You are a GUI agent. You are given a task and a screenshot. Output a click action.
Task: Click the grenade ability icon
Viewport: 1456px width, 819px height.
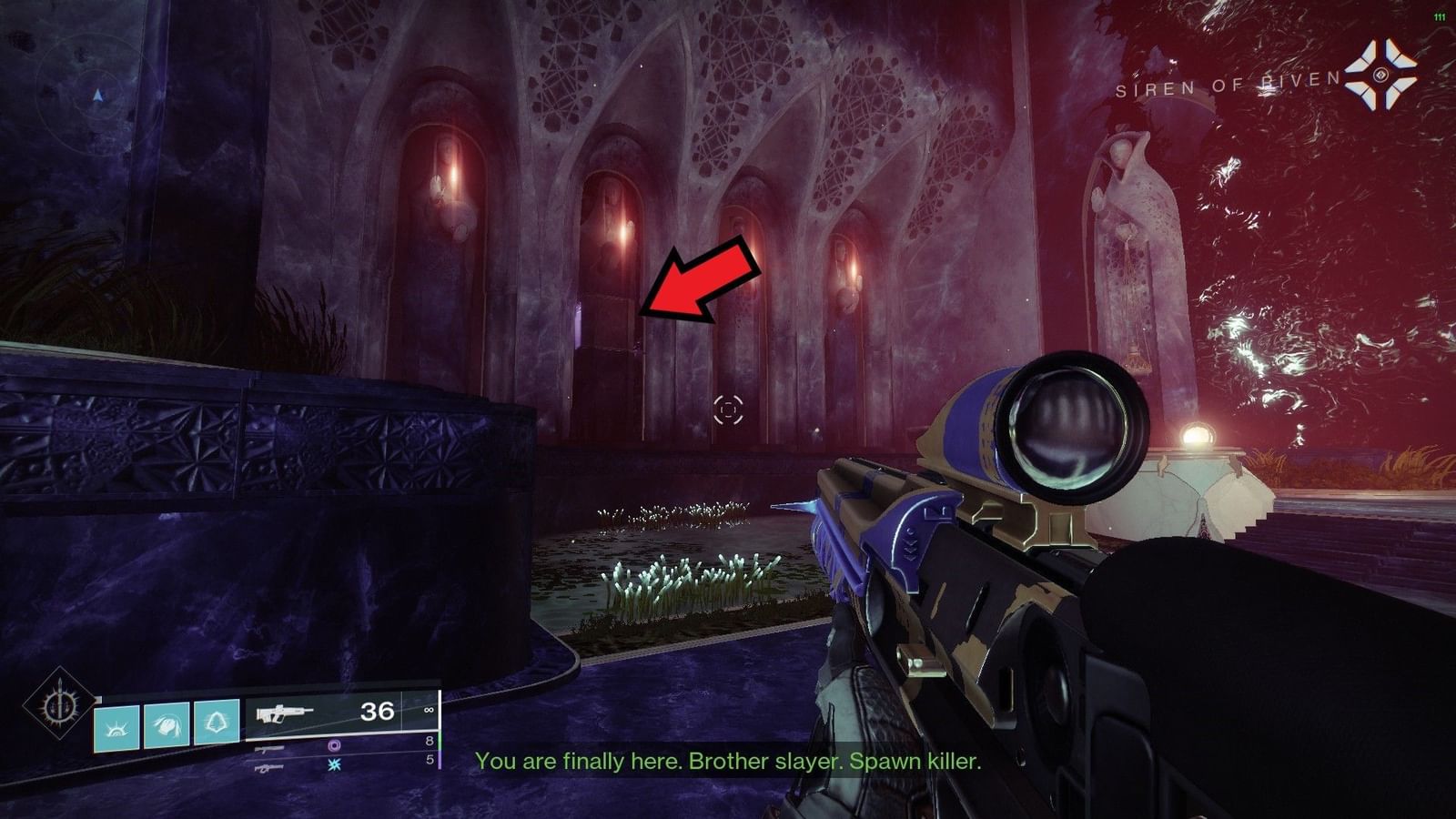209,720
